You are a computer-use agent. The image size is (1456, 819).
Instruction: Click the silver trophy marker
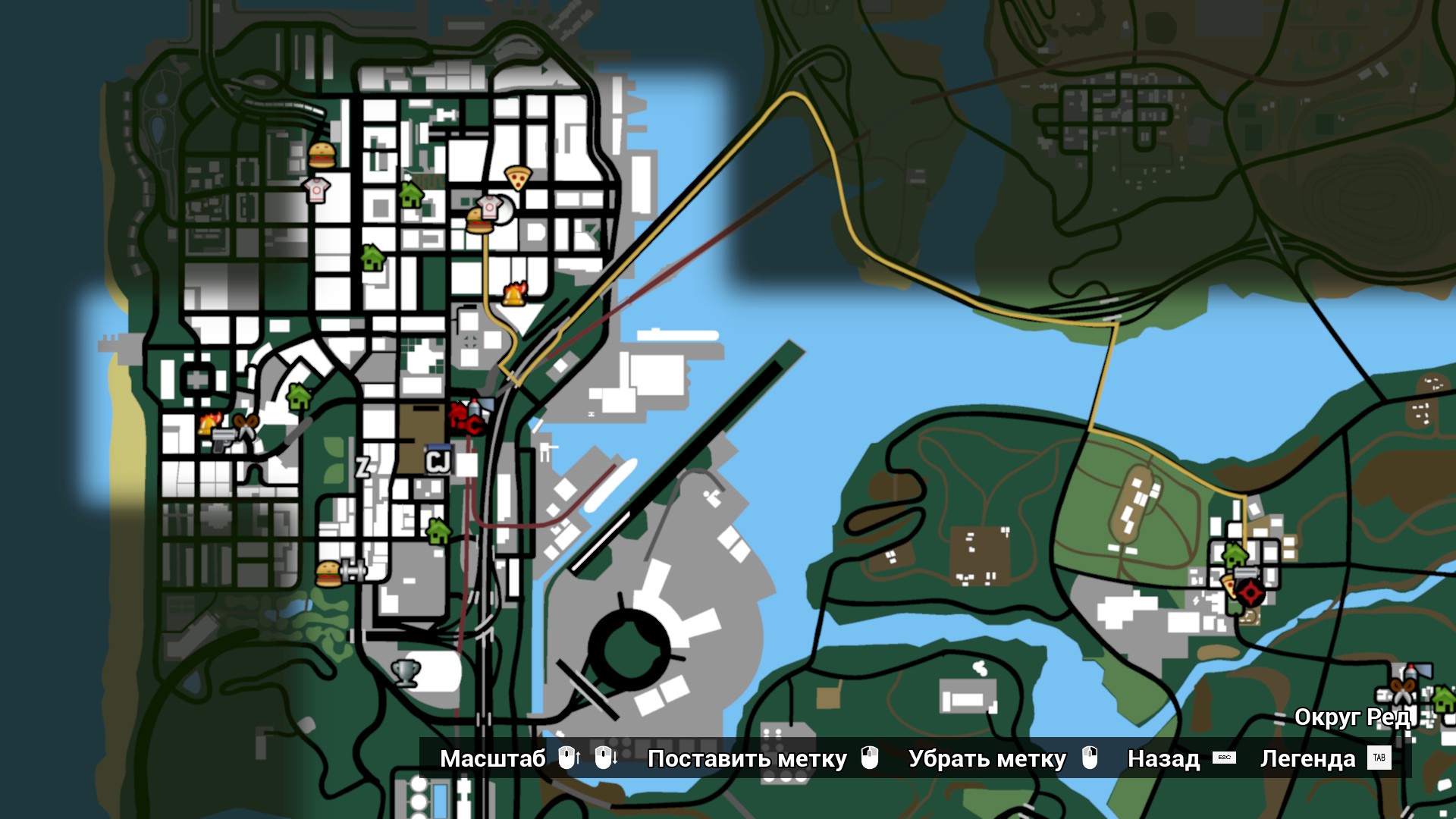[x=406, y=672]
